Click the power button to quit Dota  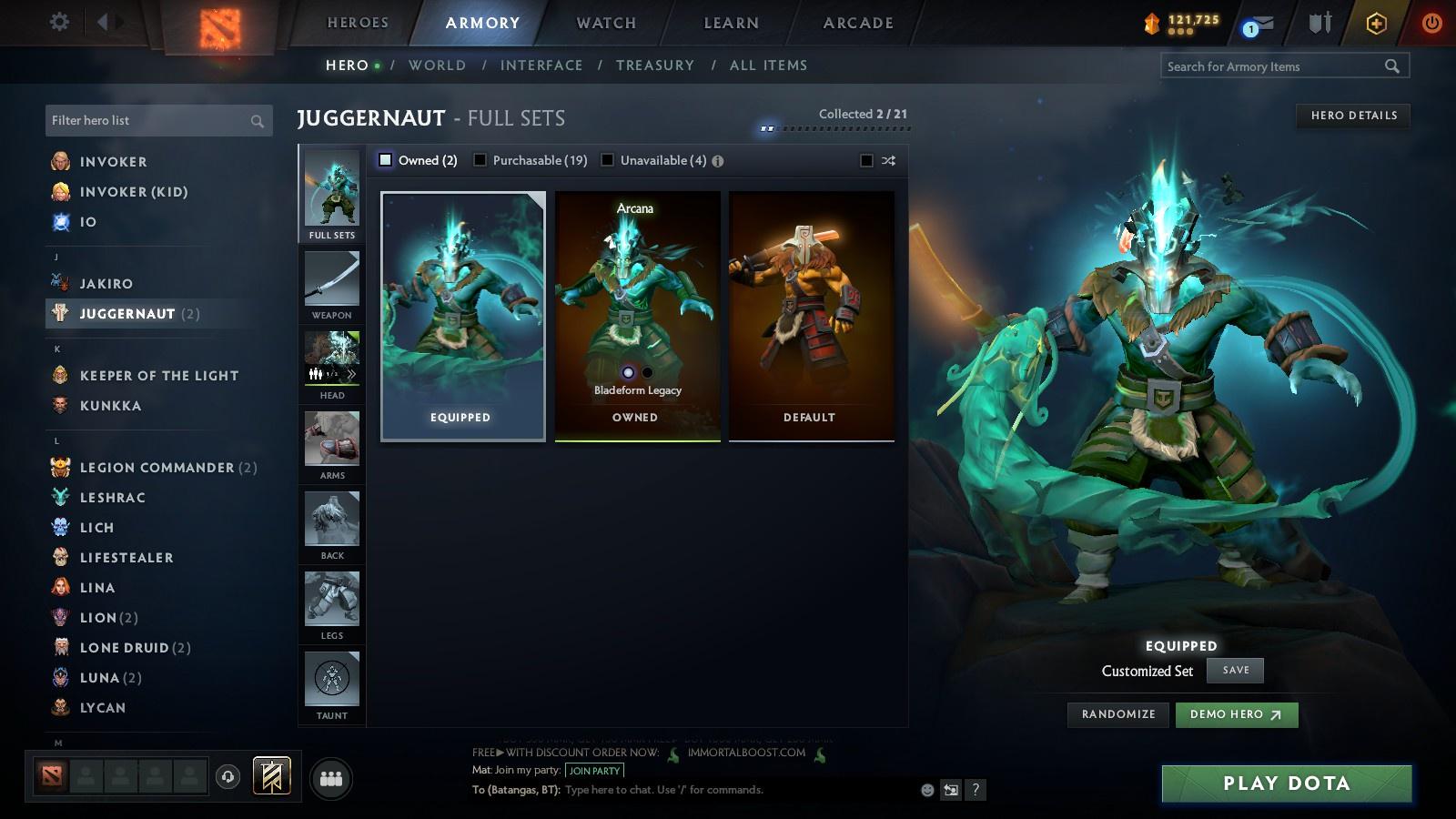tap(1431, 23)
